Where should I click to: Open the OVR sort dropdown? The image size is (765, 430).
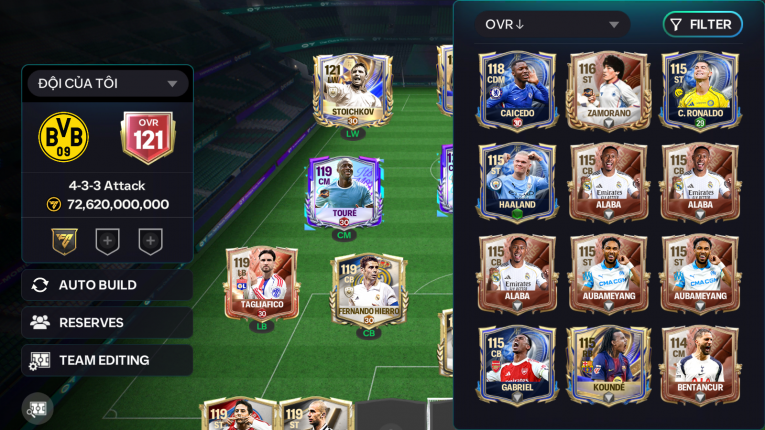(552, 25)
